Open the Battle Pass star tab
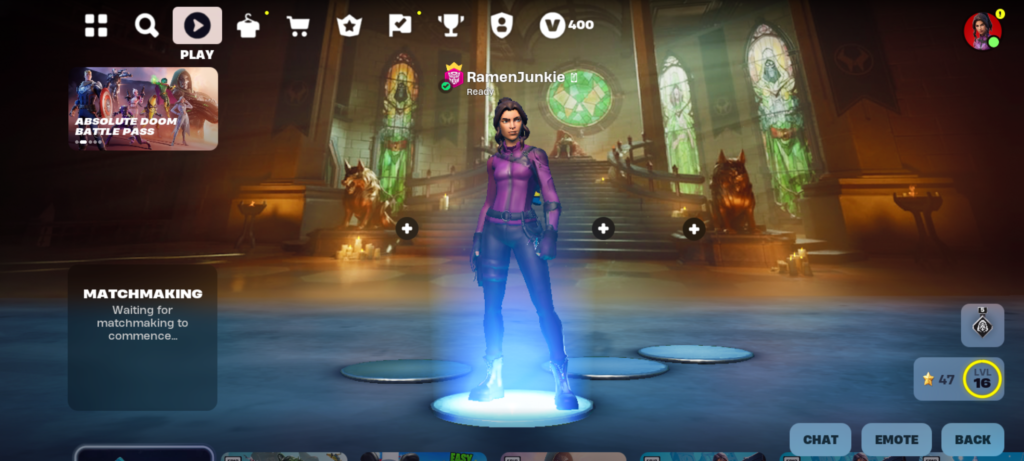Screen dimensions: 1024x461 (349, 26)
